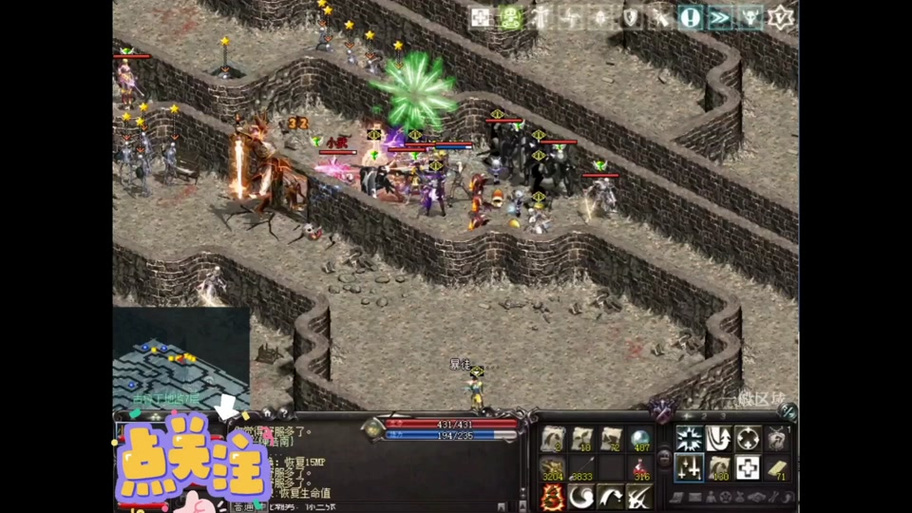Screen dimensions: 912x513
Task: Click the green skull buff icon
Action: click(x=511, y=17)
